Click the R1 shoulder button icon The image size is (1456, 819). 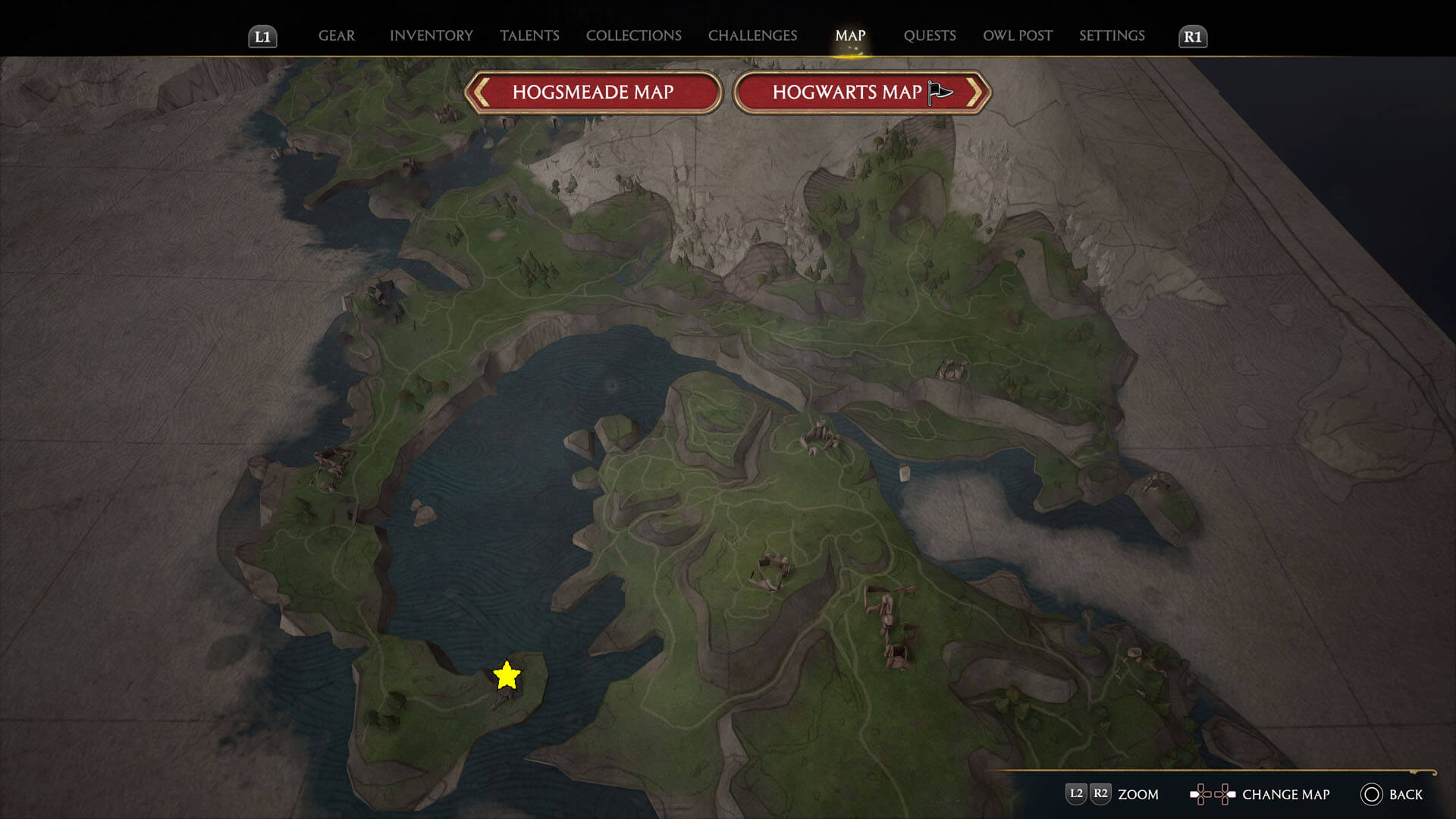click(1193, 35)
